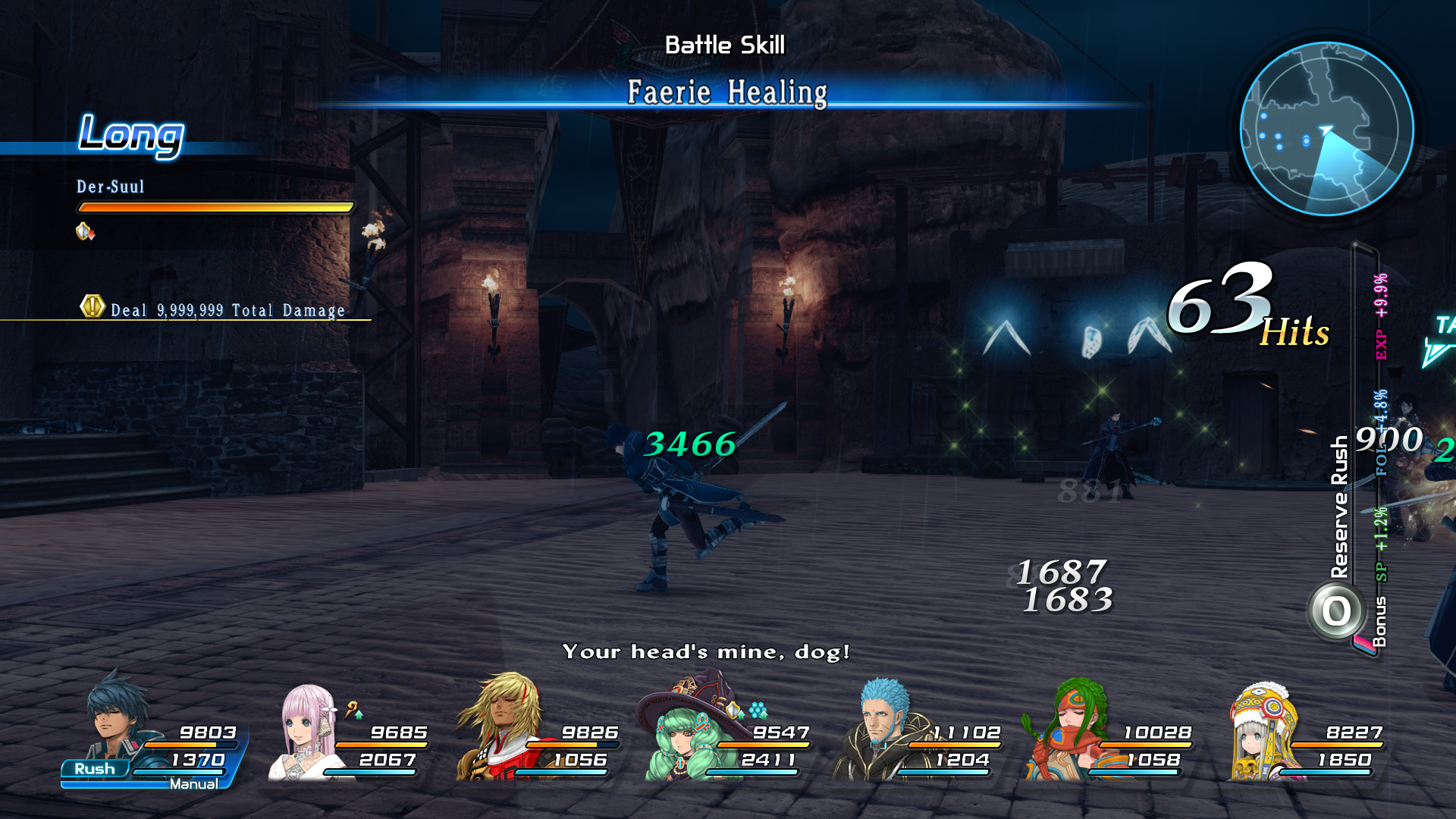Click Relia's portrait at the far right

pyautogui.click(x=1263, y=739)
